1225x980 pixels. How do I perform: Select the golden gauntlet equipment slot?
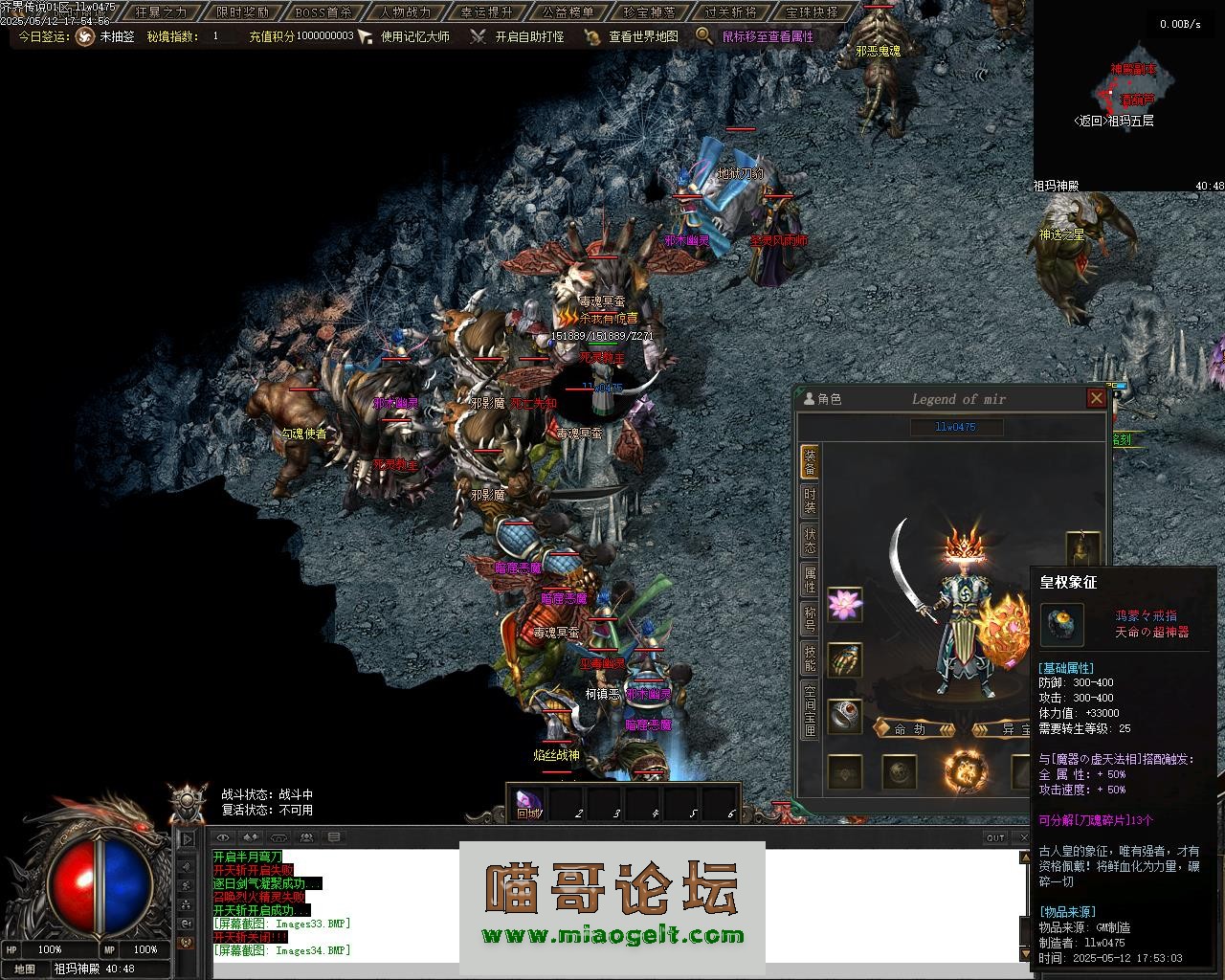[x=844, y=659]
